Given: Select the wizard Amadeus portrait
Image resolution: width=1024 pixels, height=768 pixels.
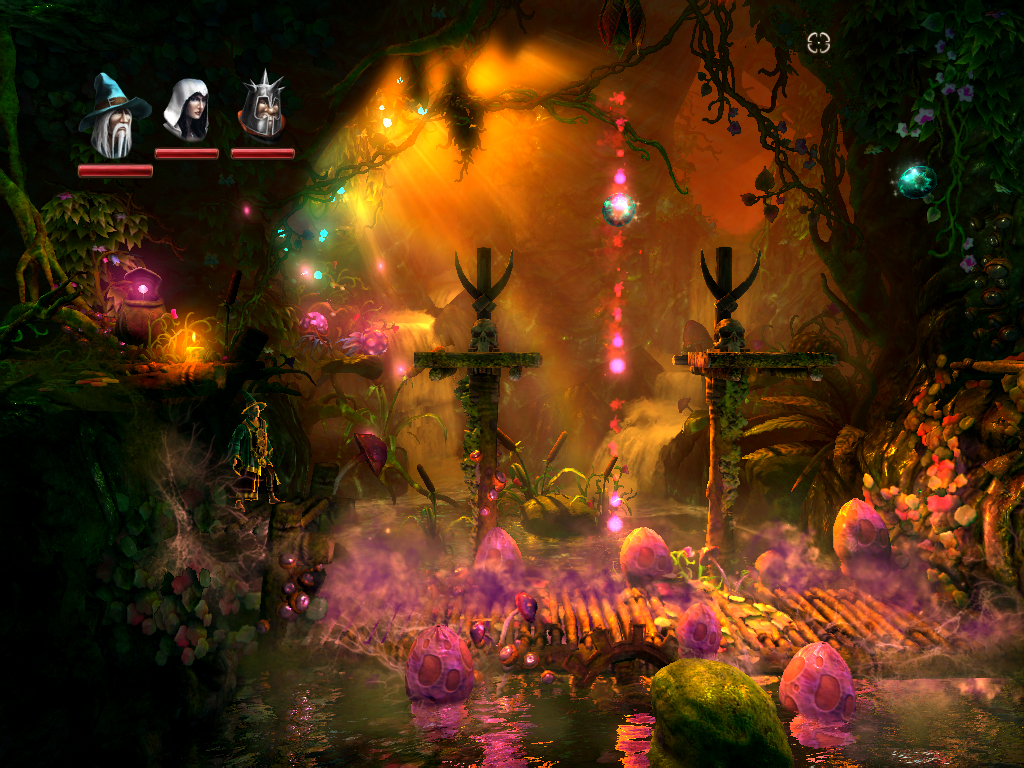Looking at the screenshot, I should click(113, 118).
